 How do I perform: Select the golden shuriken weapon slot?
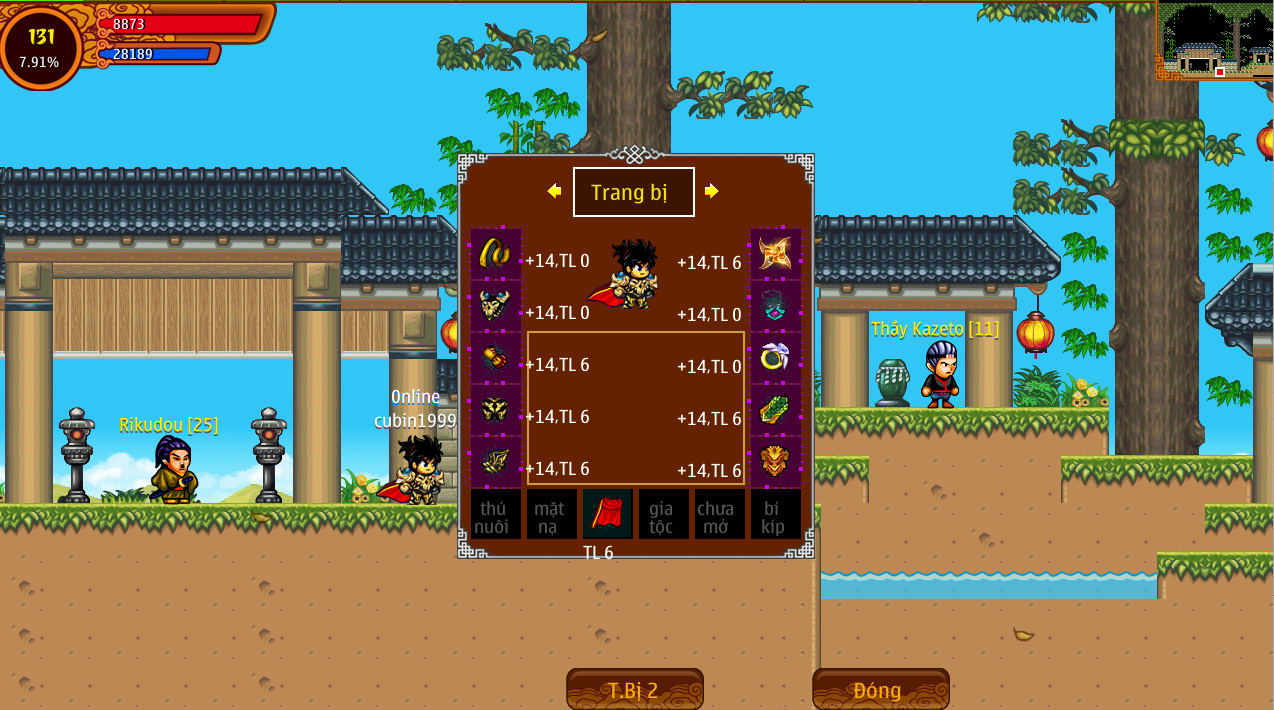click(776, 254)
